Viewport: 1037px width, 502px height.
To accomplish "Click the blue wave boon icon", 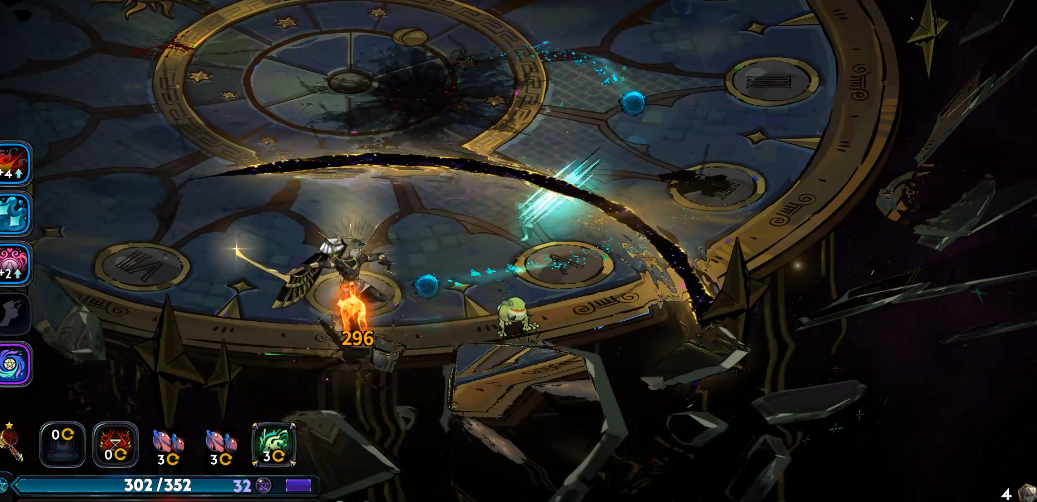I will point(14,212).
